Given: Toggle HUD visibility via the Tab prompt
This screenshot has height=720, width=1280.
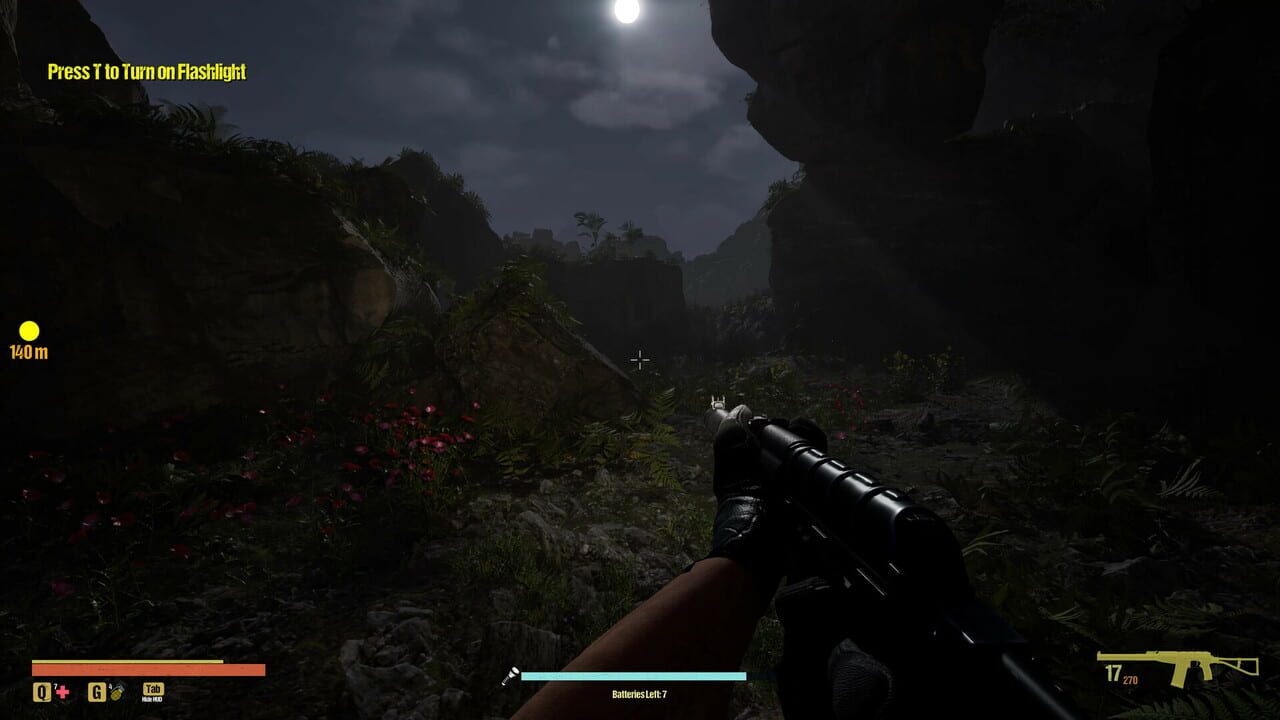Looking at the screenshot, I should [x=152, y=690].
